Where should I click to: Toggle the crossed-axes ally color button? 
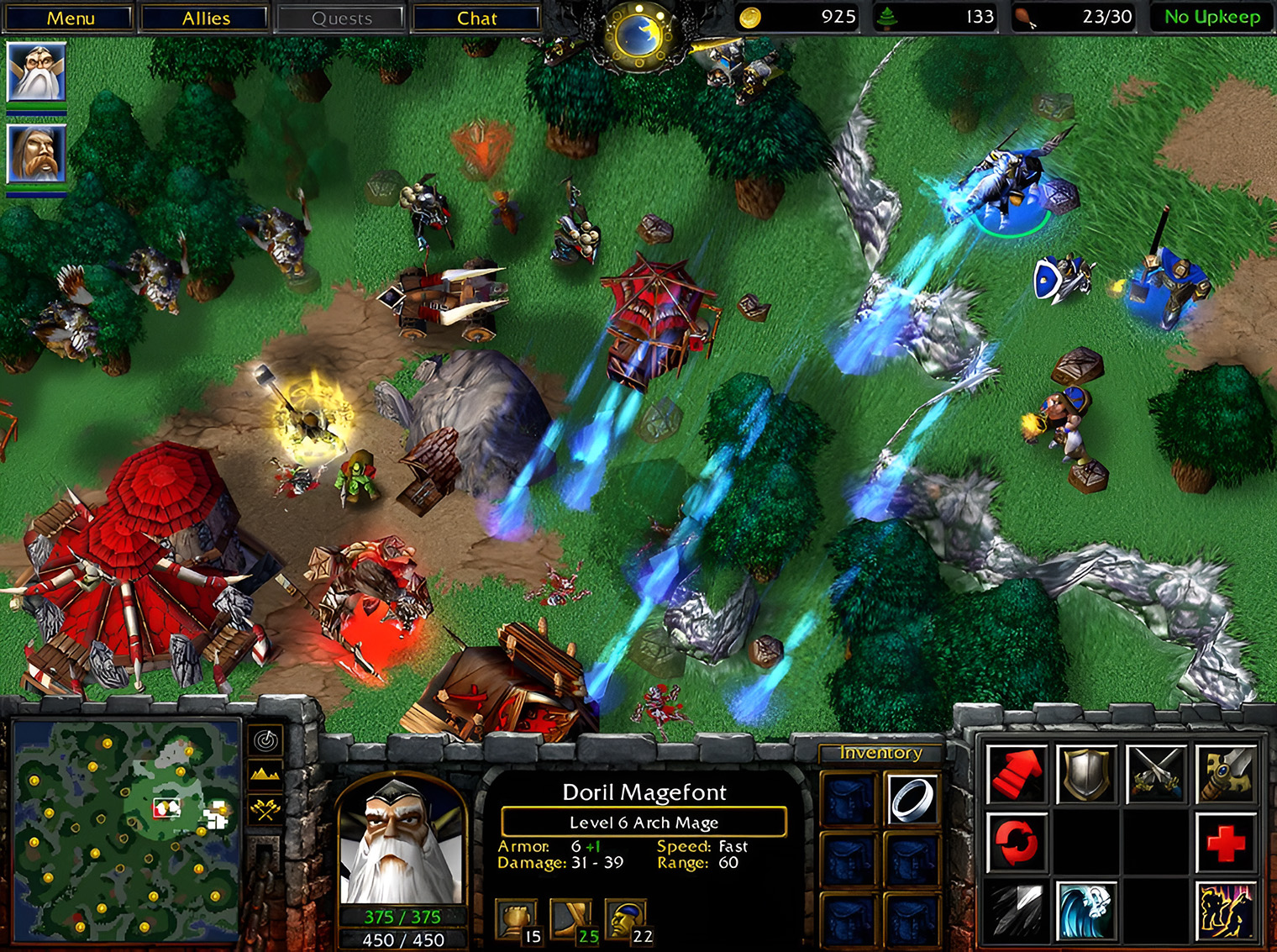tap(266, 809)
